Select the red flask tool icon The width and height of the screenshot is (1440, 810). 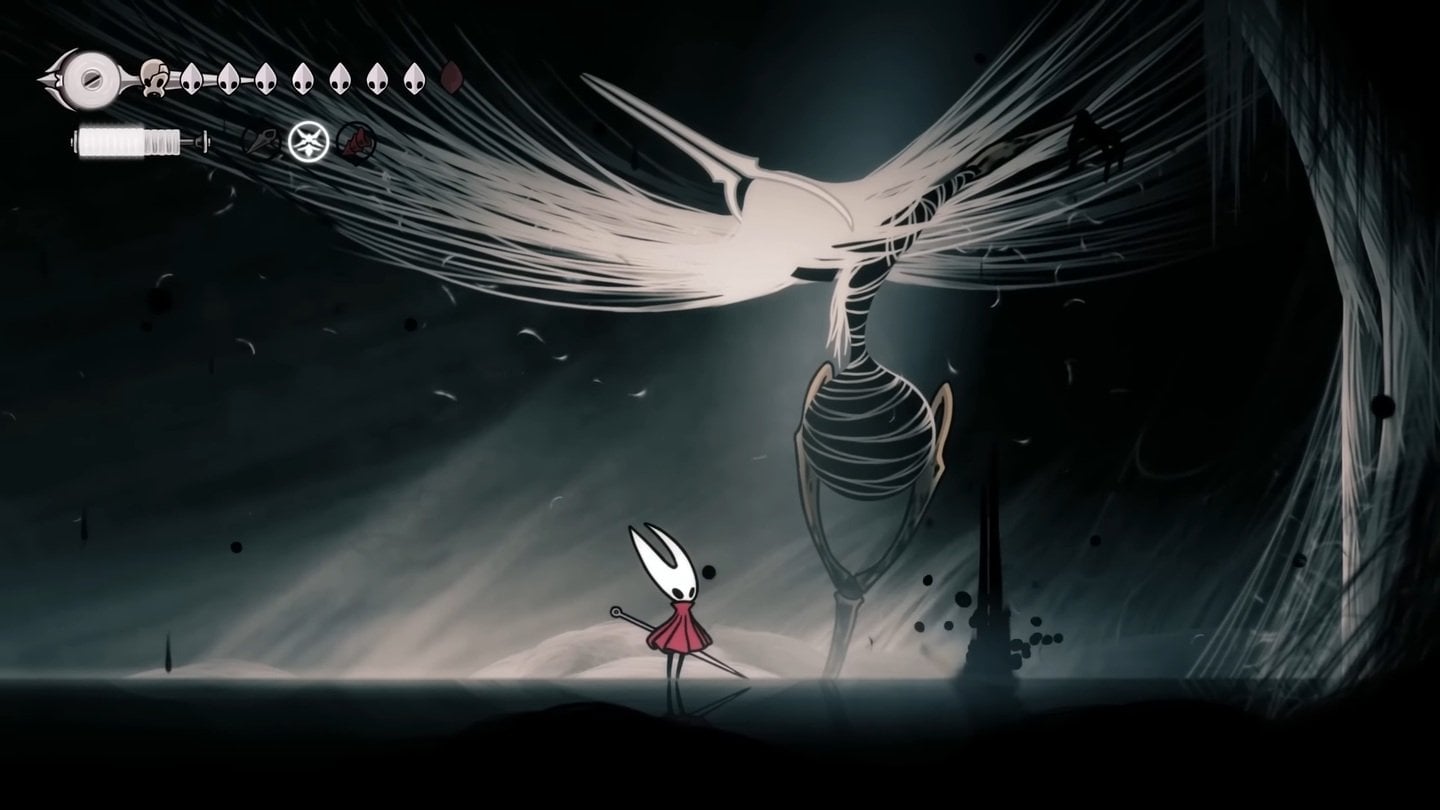[354, 141]
